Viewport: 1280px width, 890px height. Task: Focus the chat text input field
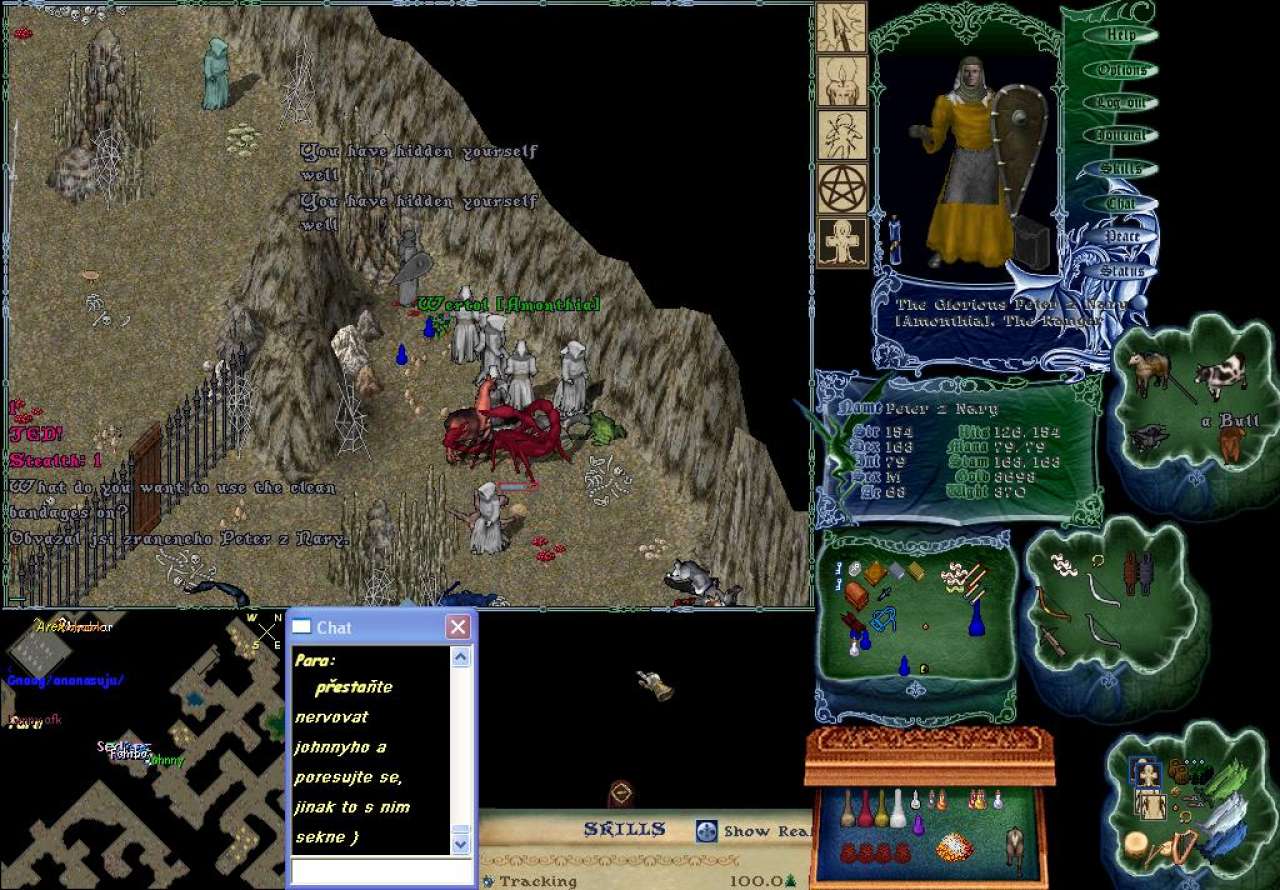click(381, 872)
